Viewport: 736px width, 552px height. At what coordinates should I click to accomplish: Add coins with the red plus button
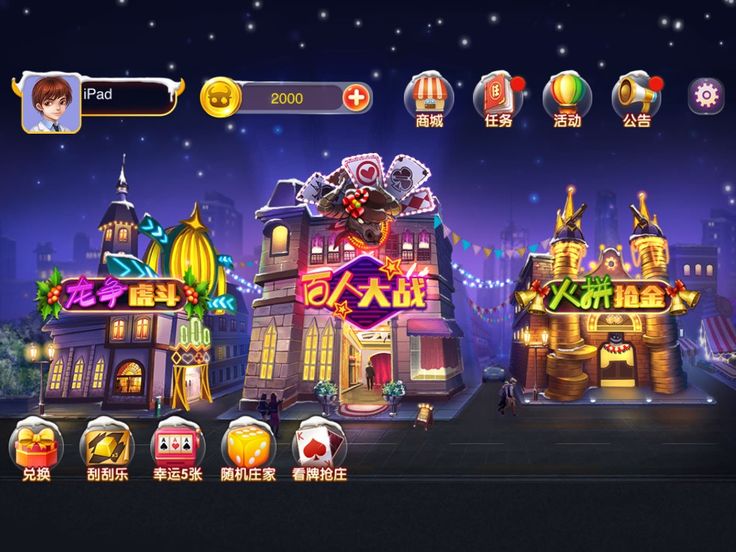click(x=356, y=97)
